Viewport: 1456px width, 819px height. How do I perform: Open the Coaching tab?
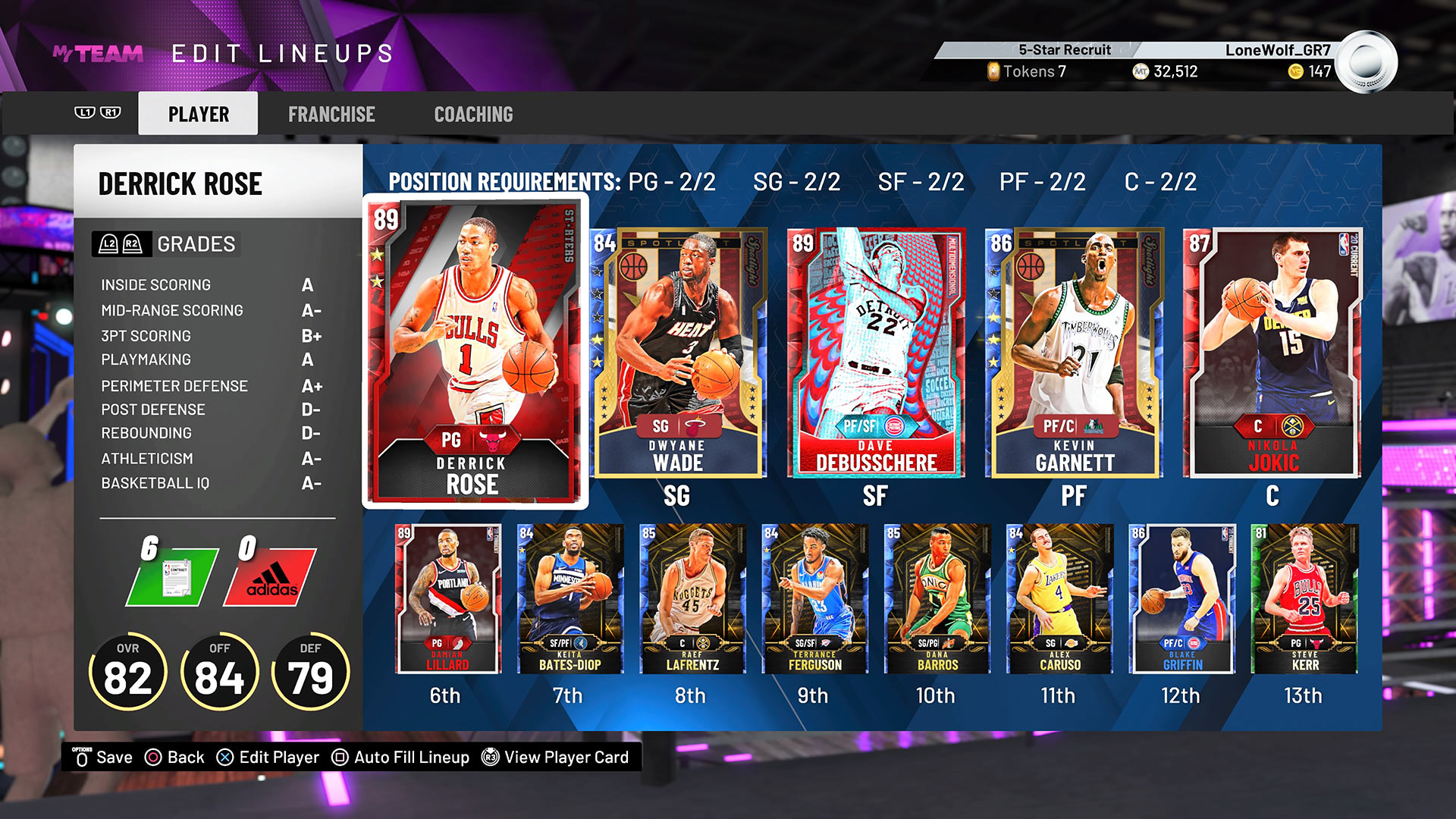tap(473, 114)
